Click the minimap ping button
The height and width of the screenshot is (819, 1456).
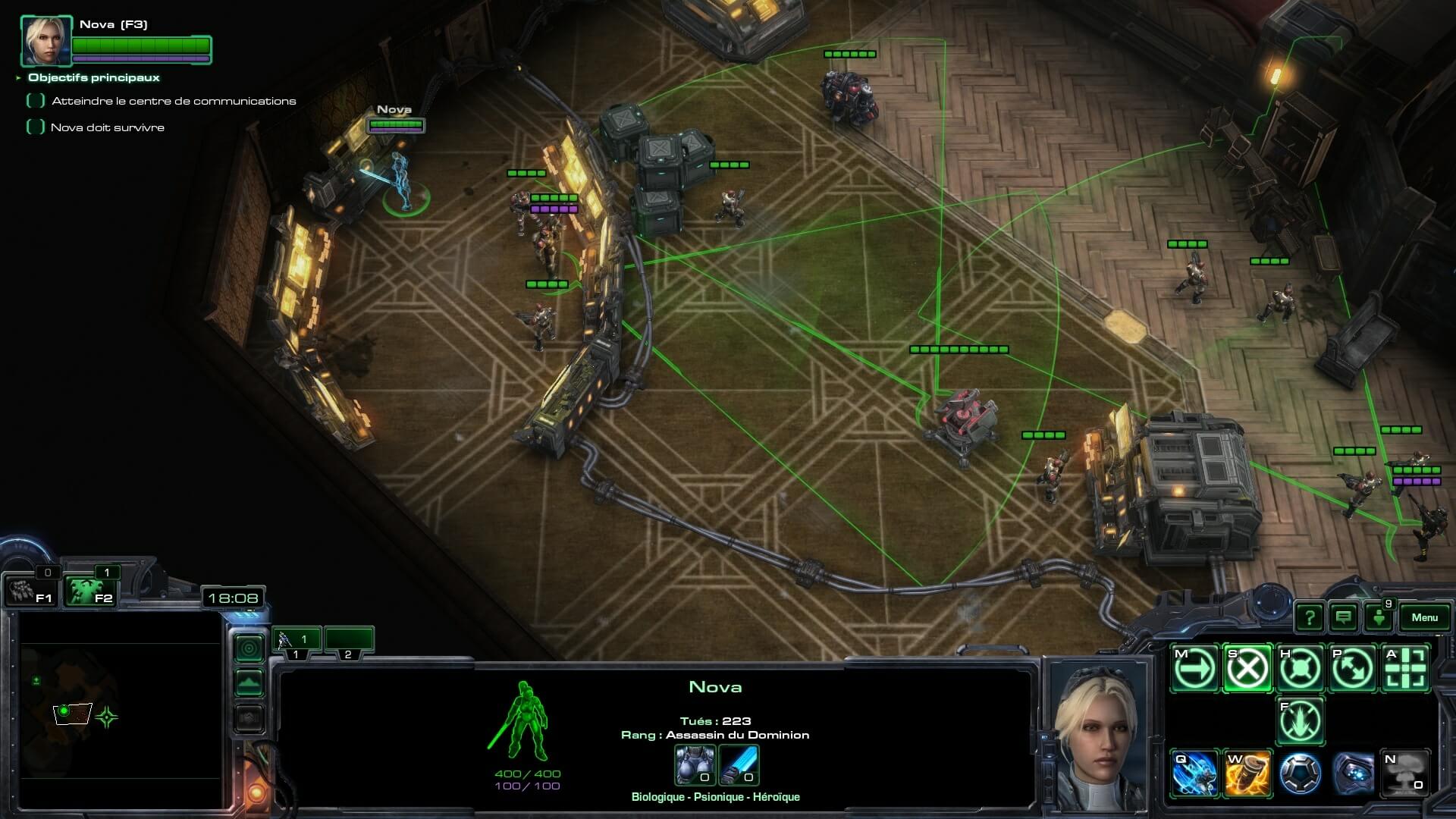(249, 648)
